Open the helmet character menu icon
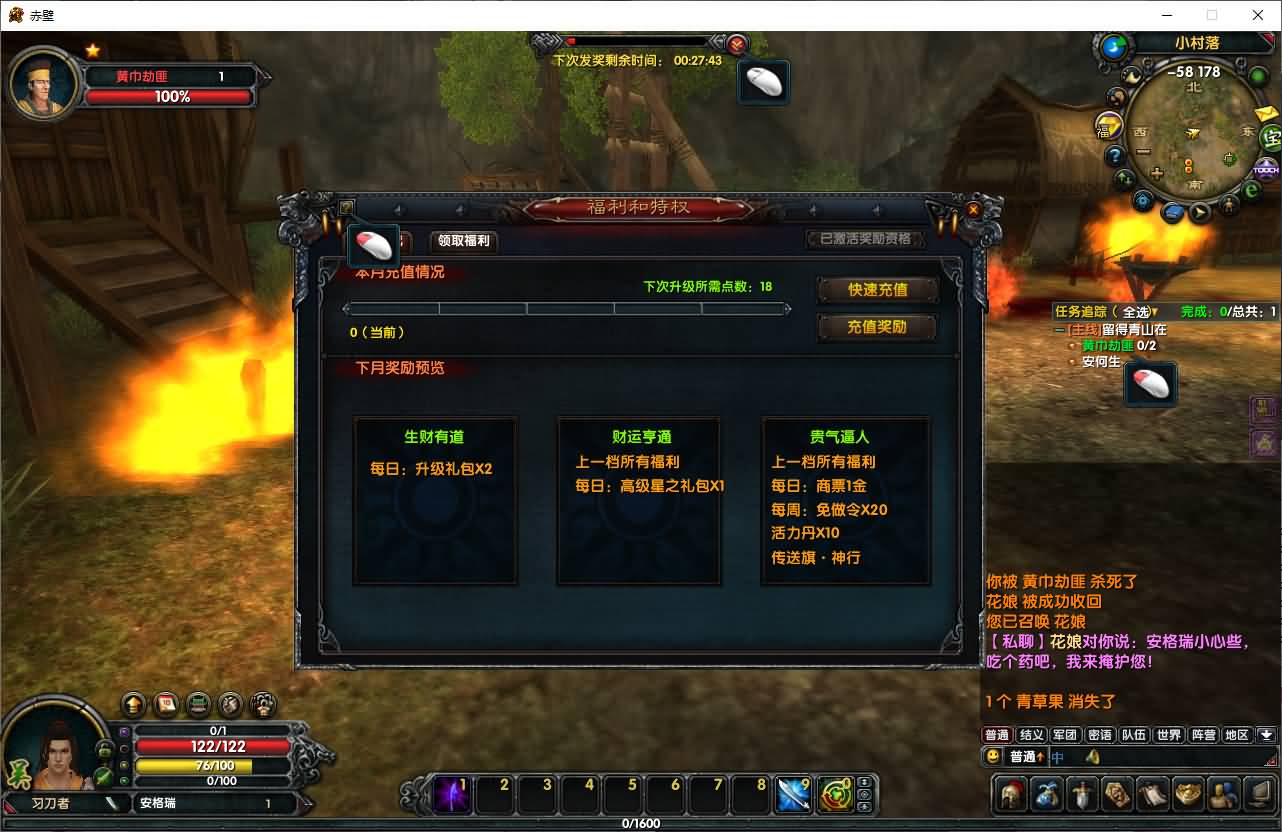 [x=1013, y=795]
